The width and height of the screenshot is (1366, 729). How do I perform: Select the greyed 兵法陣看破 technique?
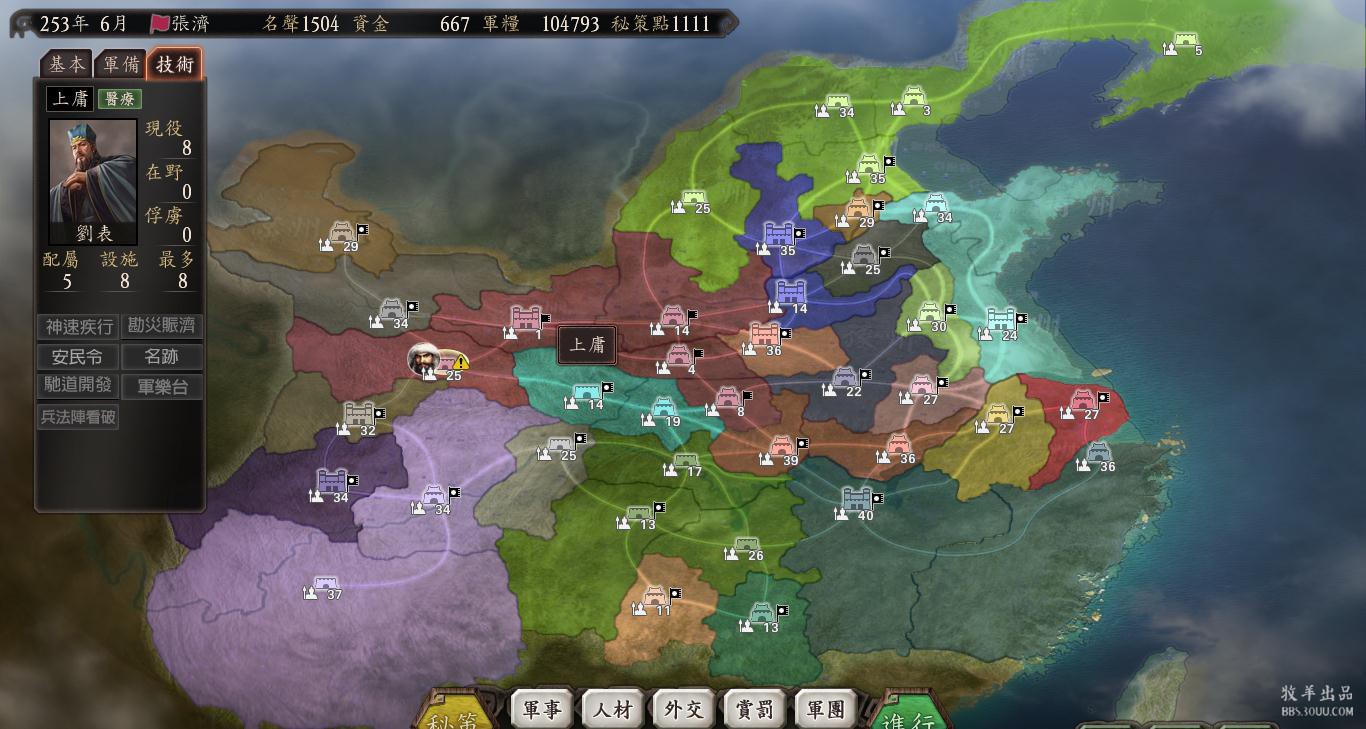coord(78,417)
